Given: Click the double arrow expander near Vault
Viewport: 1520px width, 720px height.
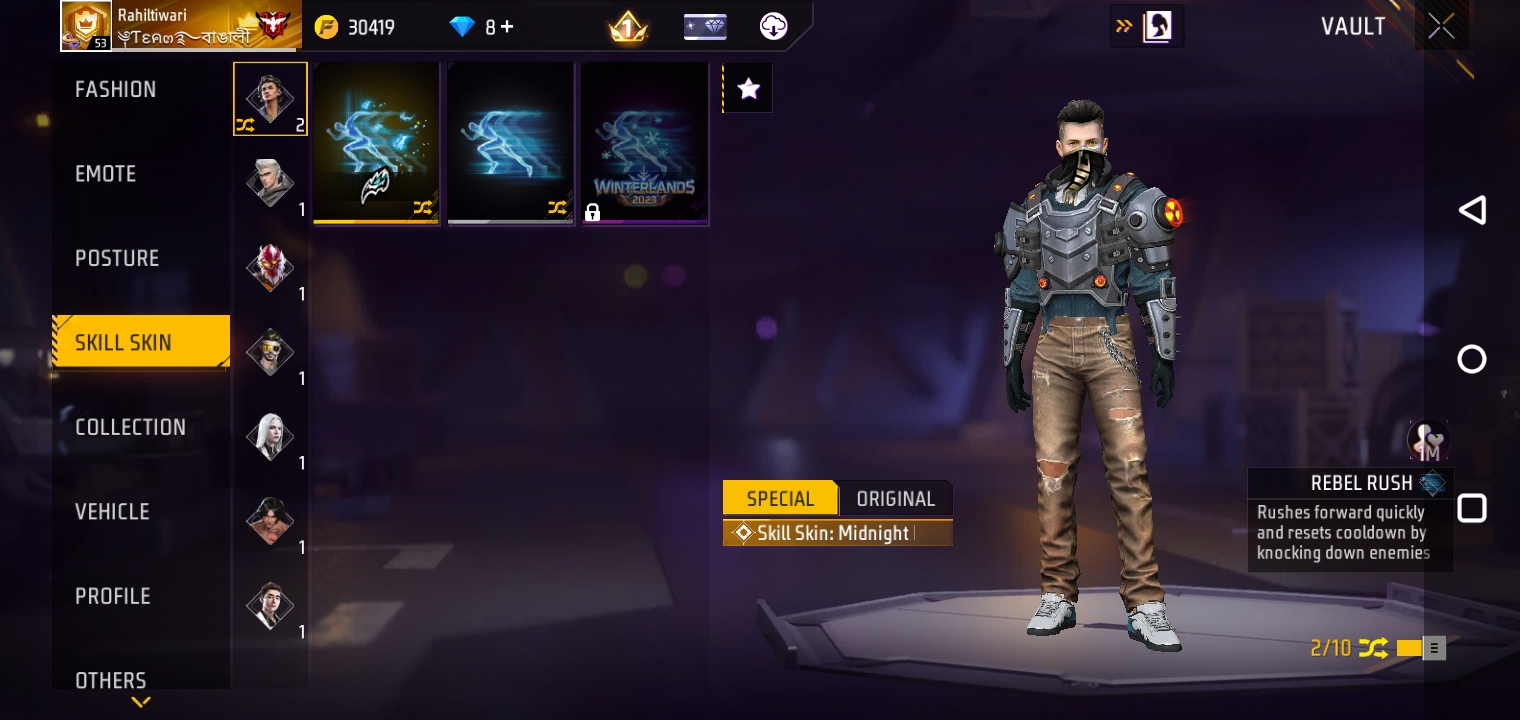Looking at the screenshot, I should coord(1124,26).
